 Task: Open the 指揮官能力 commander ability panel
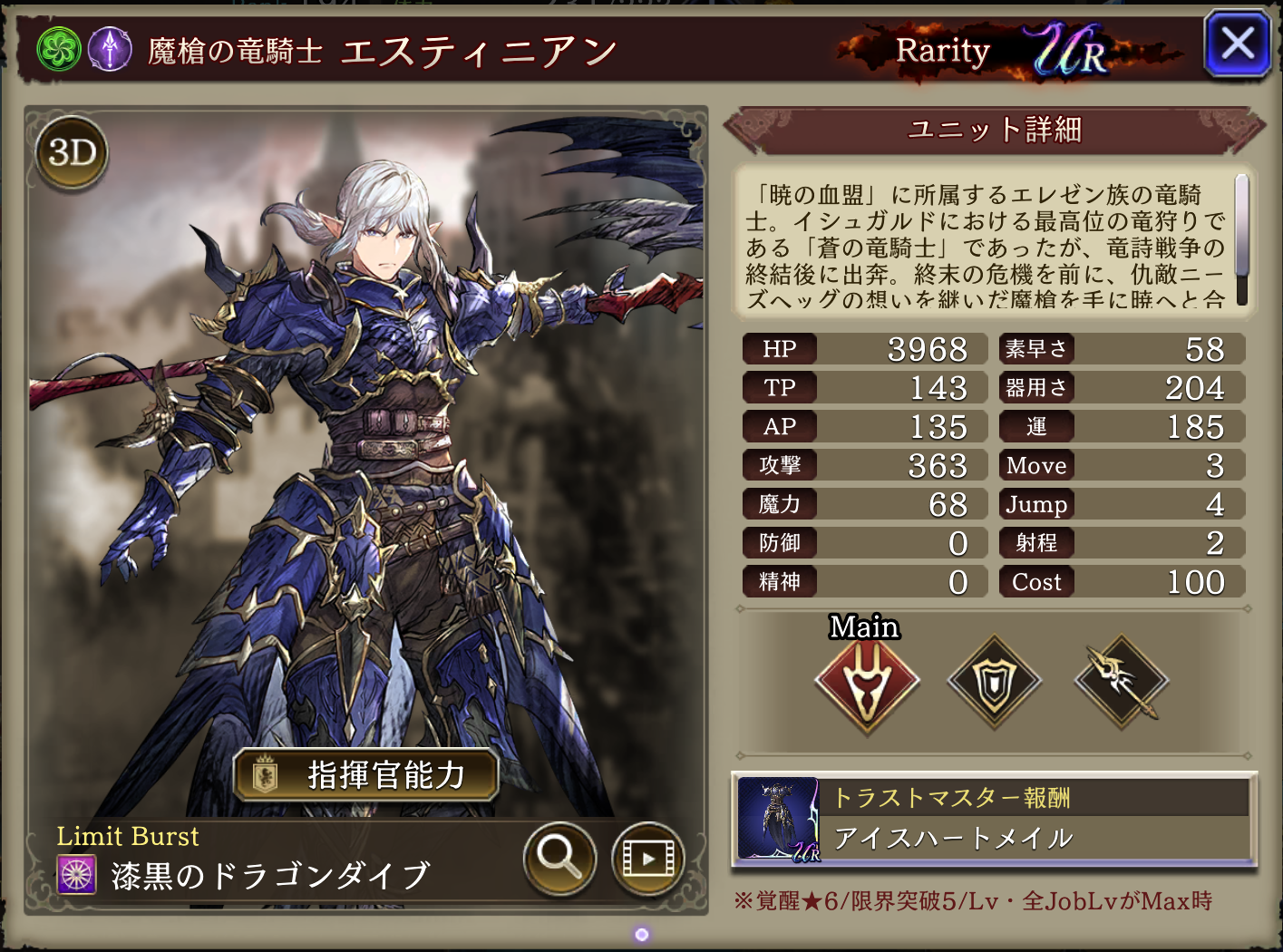click(366, 775)
